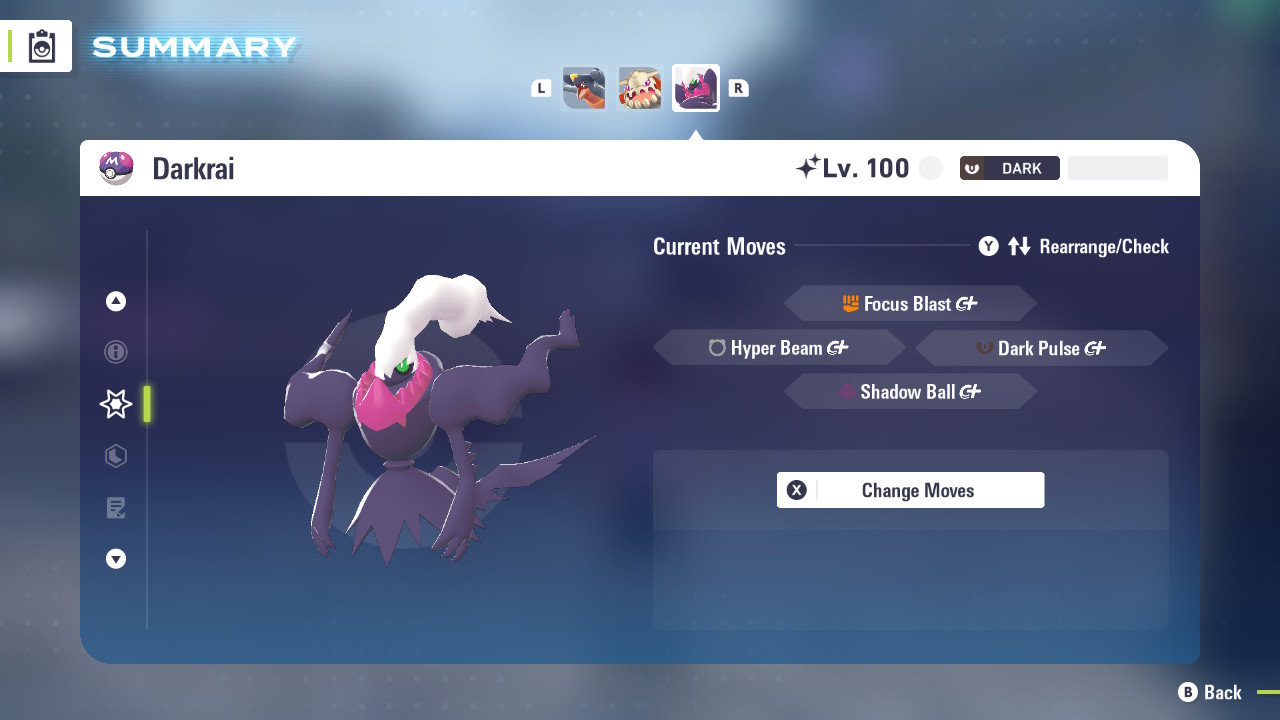This screenshot has height=720, width=1280.
Task: Click Back in the bottom-right corner
Action: click(1212, 692)
